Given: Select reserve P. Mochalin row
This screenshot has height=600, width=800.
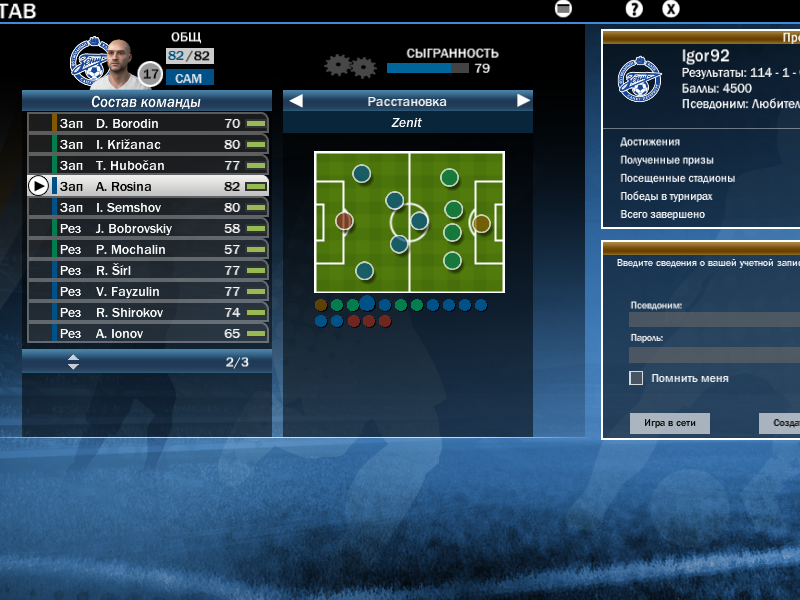Looking at the screenshot, I should click(148, 249).
